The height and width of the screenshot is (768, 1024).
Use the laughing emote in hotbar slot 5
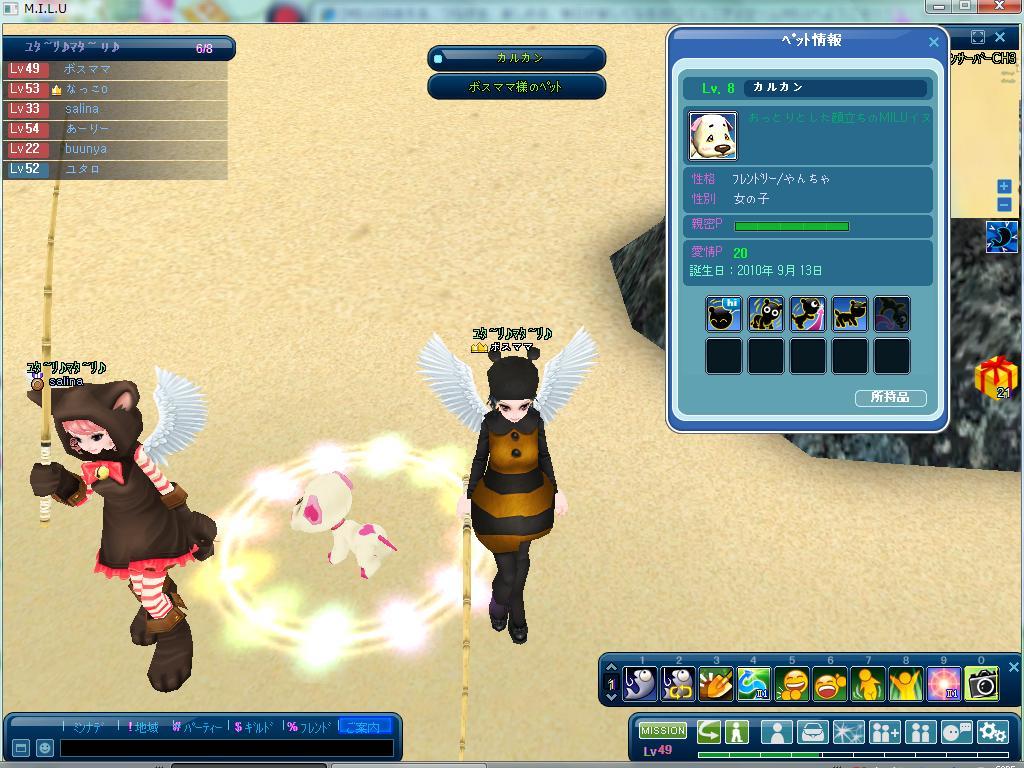(792, 685)
